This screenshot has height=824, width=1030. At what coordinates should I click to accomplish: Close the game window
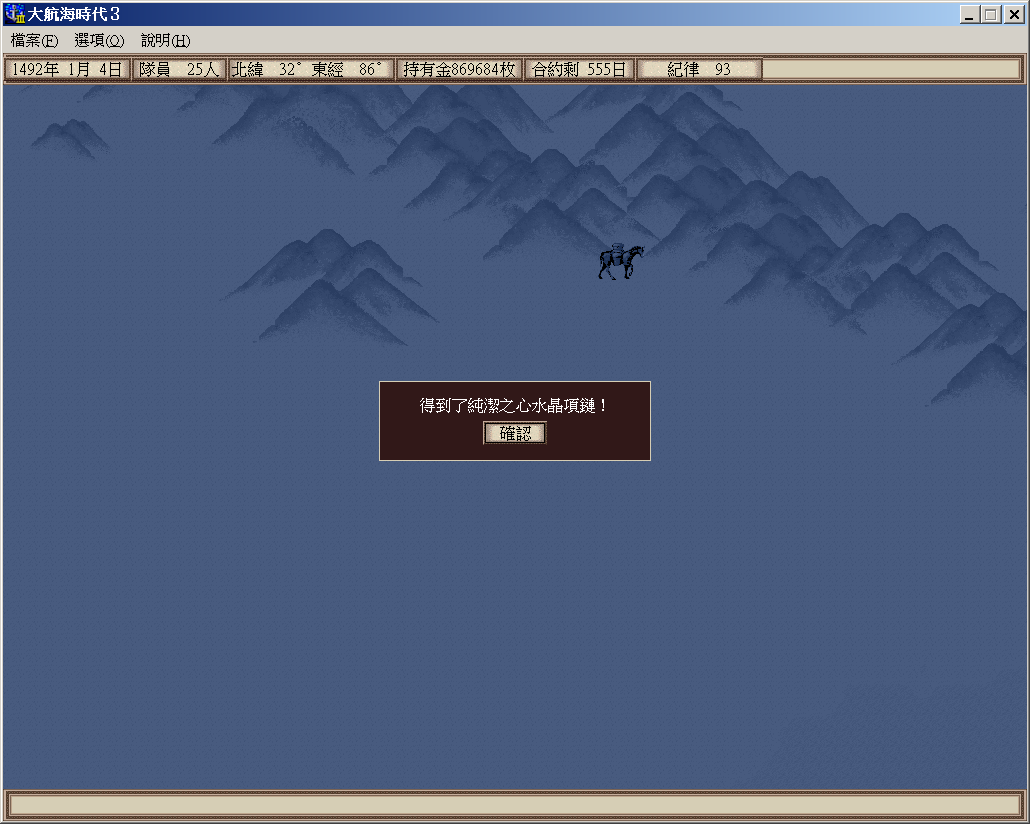coord(1012,15)
